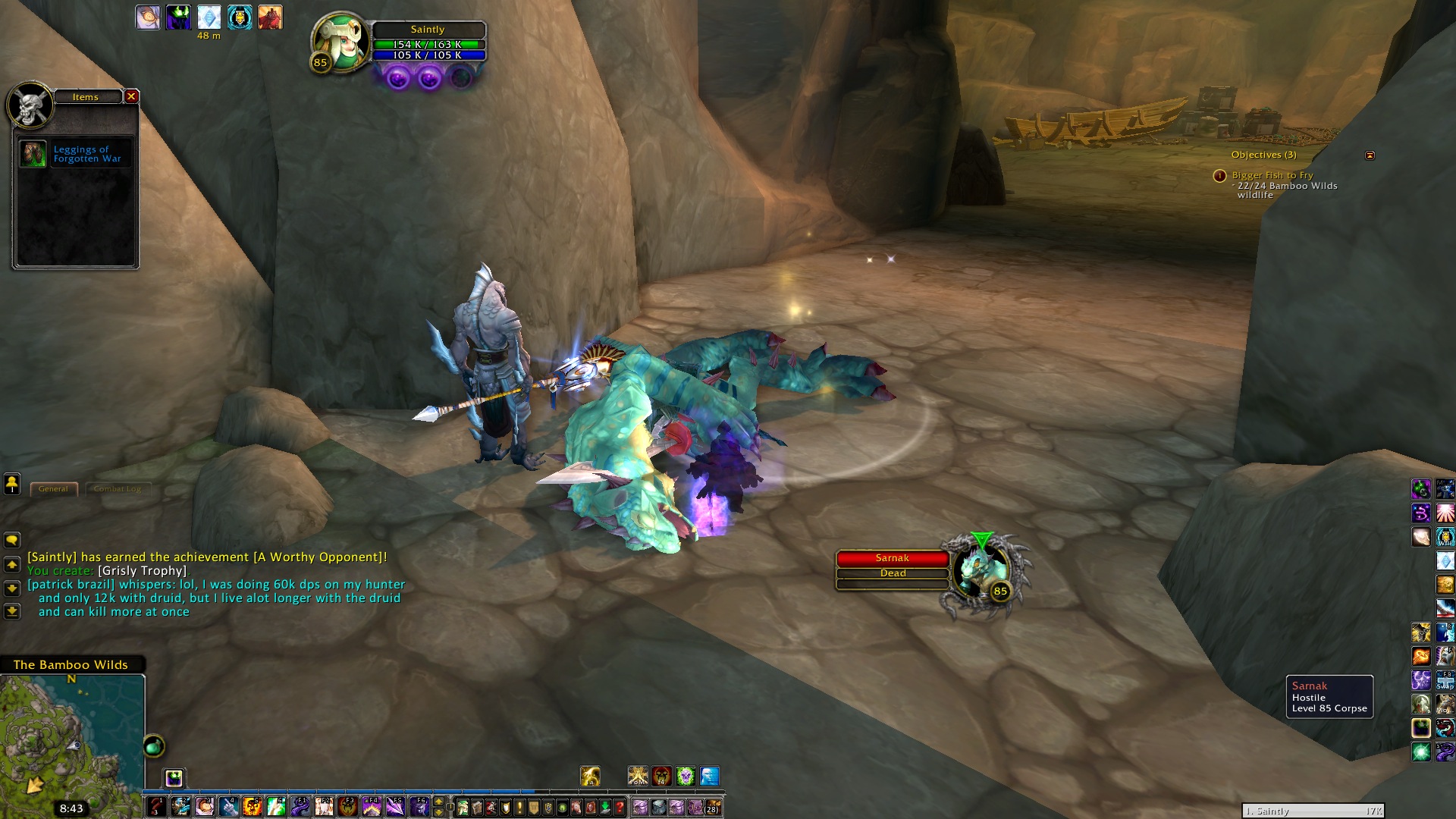Activate the purple tentacle ability on F1
Viewport: 1456px width, 819px height.
coord(300,807)
